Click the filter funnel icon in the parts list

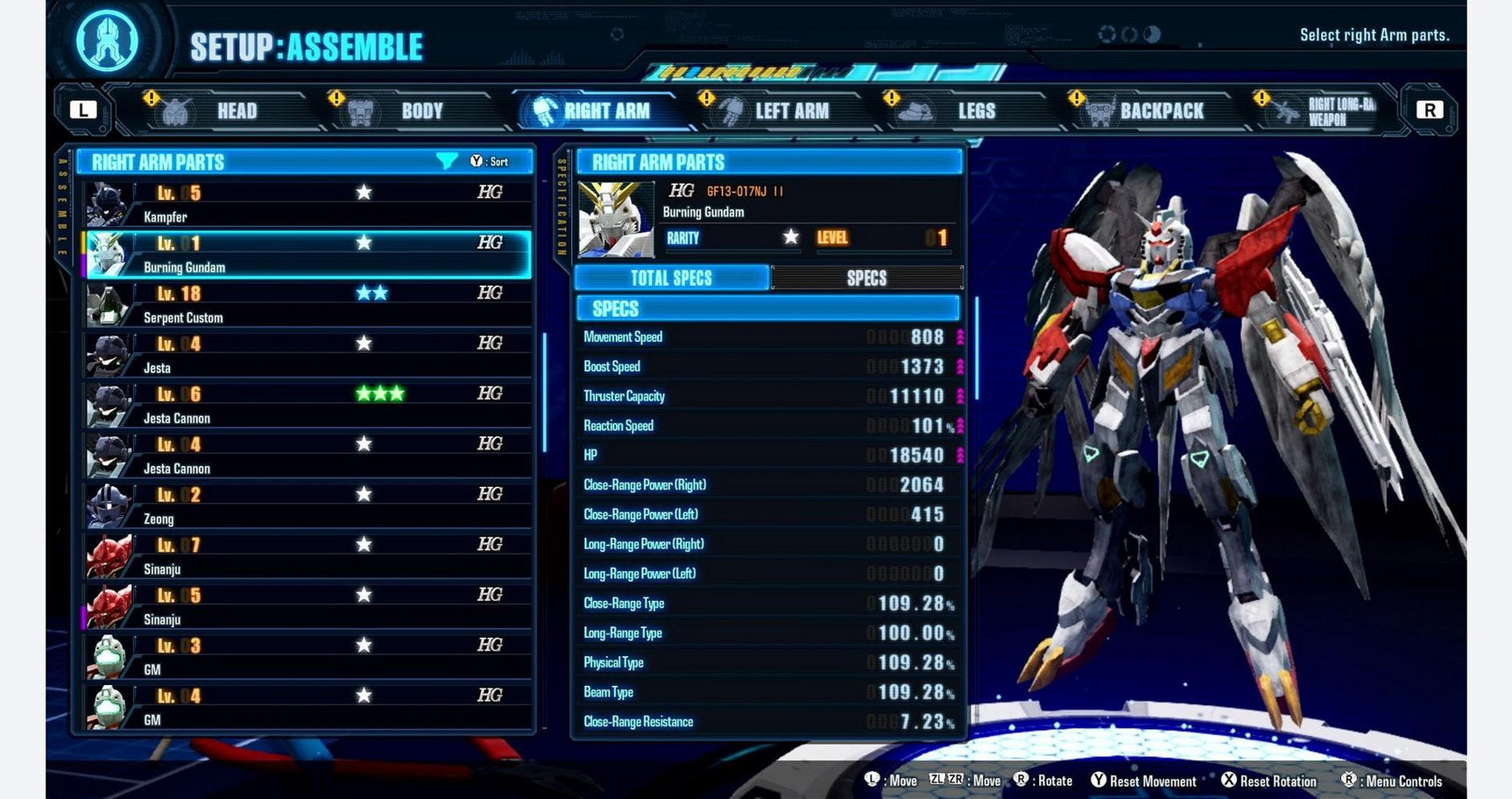coord(447,161)
